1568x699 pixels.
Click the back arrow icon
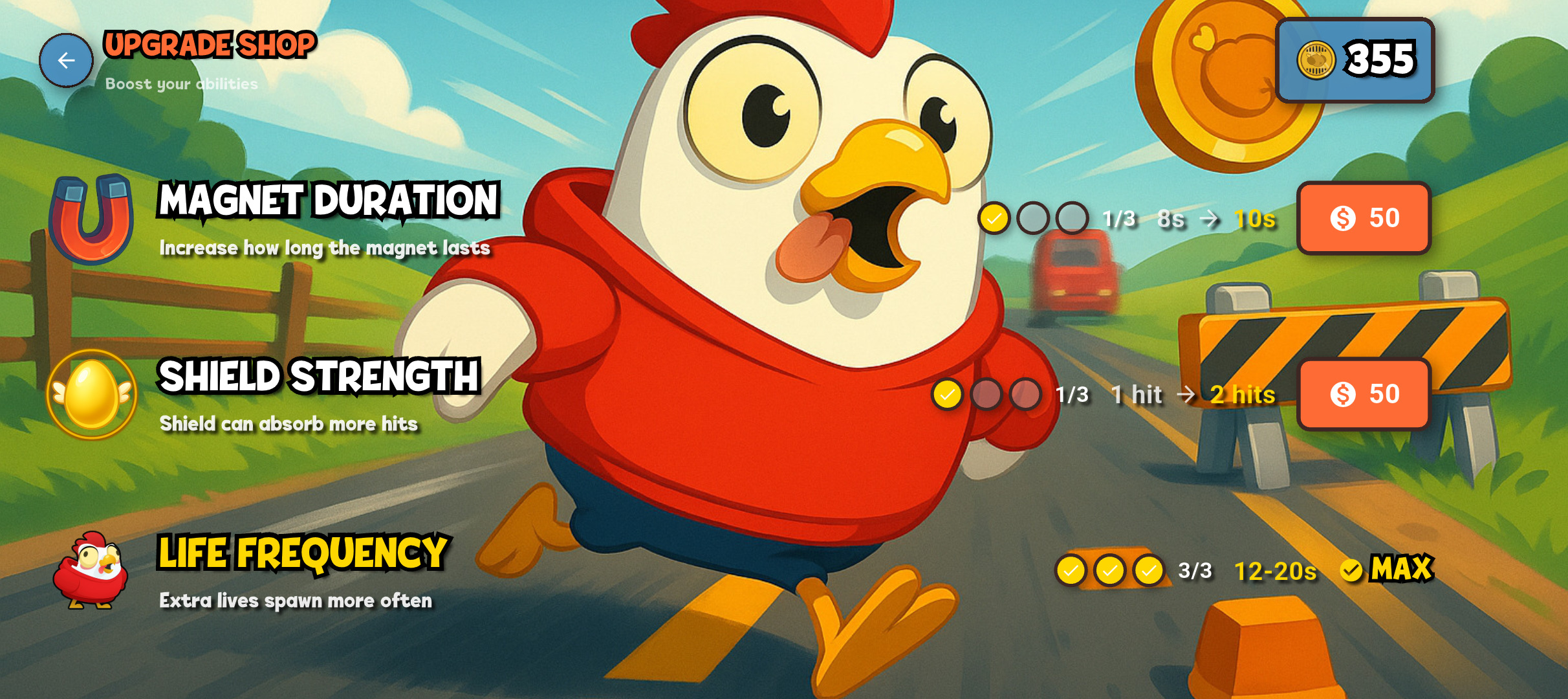point(65,60)
